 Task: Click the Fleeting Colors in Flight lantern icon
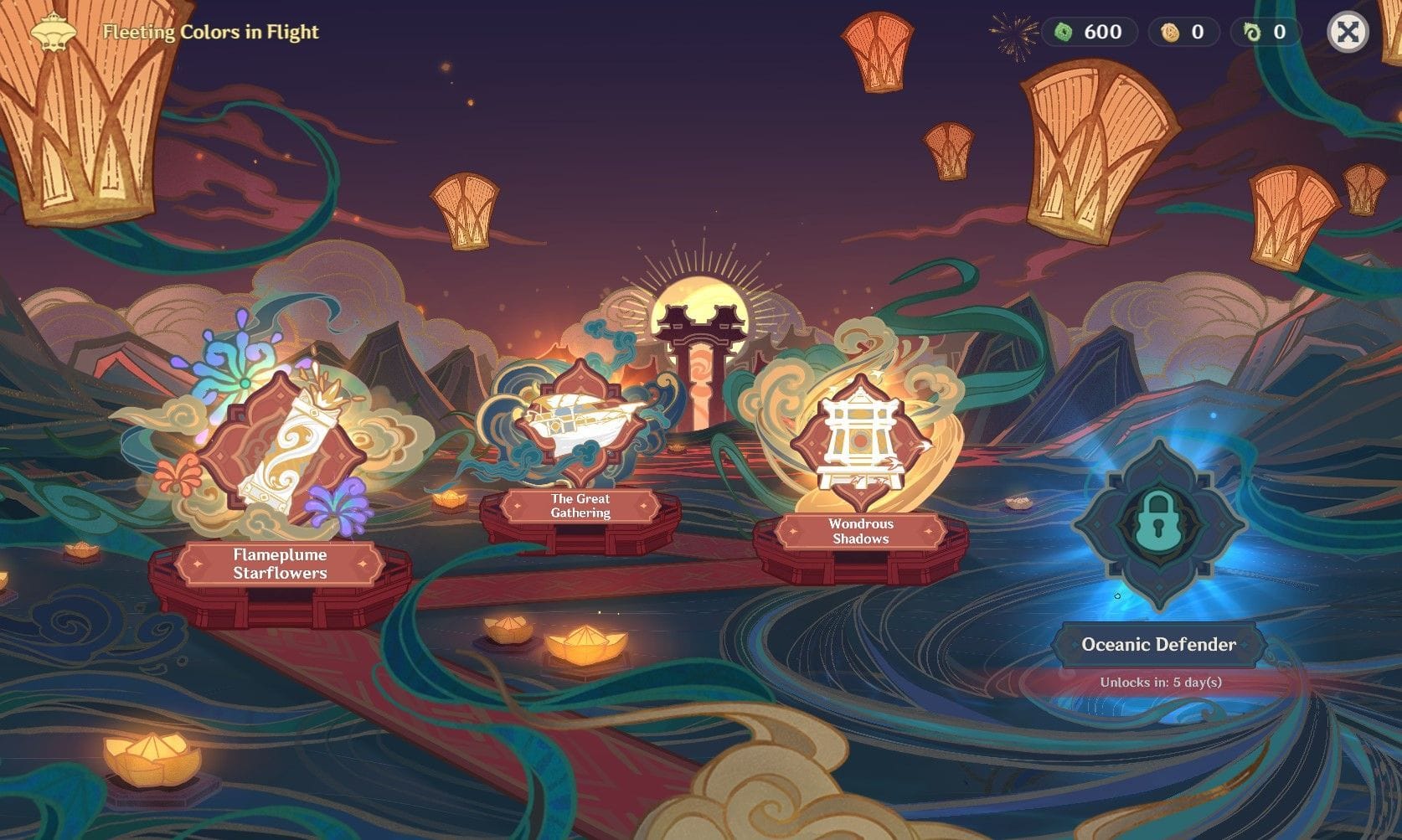pyautogui.click(x=53, y=32)
